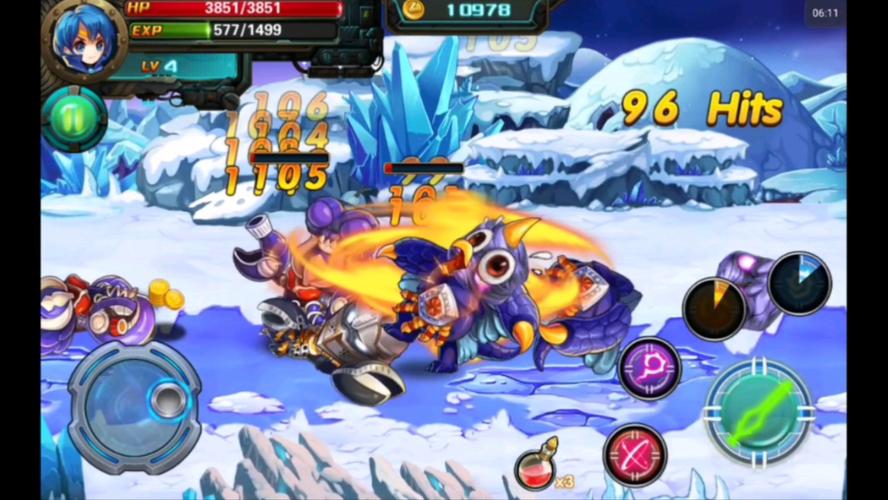Select the orange skill on cooldown
Image resolution: width=888 pixels, height=500 pixels.
[715, 309]
